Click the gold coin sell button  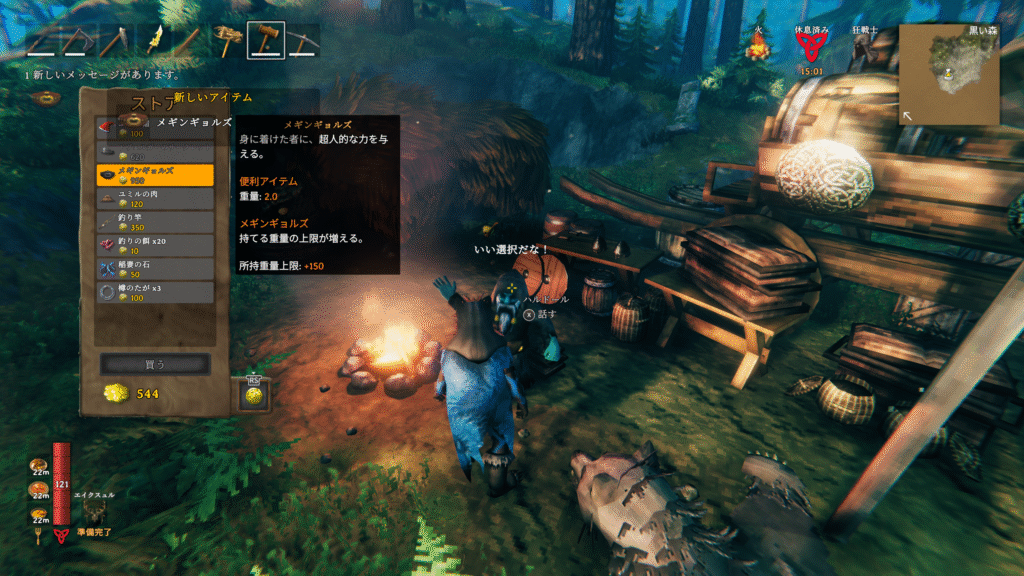click(x=253, y=395)
